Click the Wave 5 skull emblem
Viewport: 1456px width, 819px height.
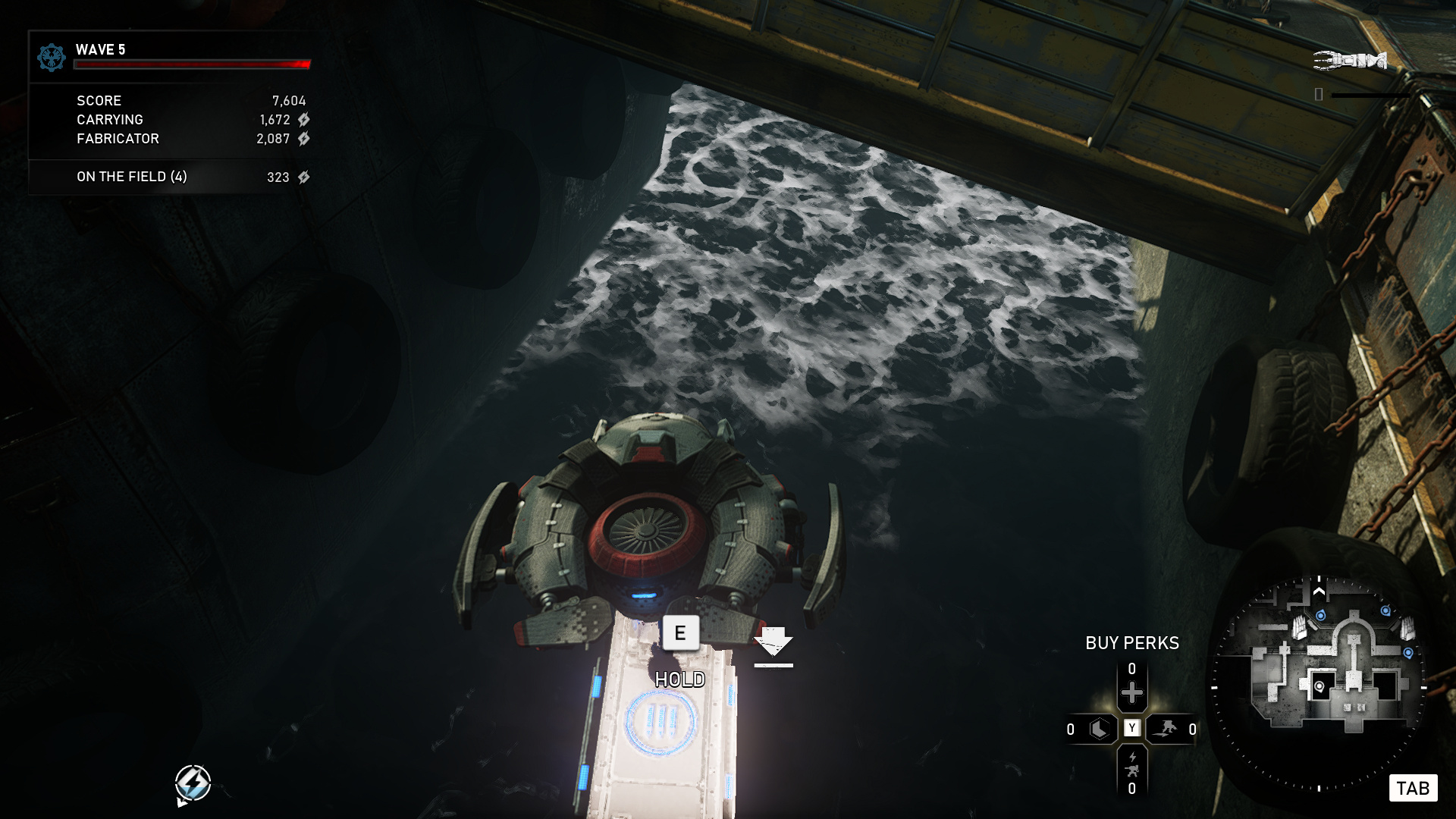point(52,57)
